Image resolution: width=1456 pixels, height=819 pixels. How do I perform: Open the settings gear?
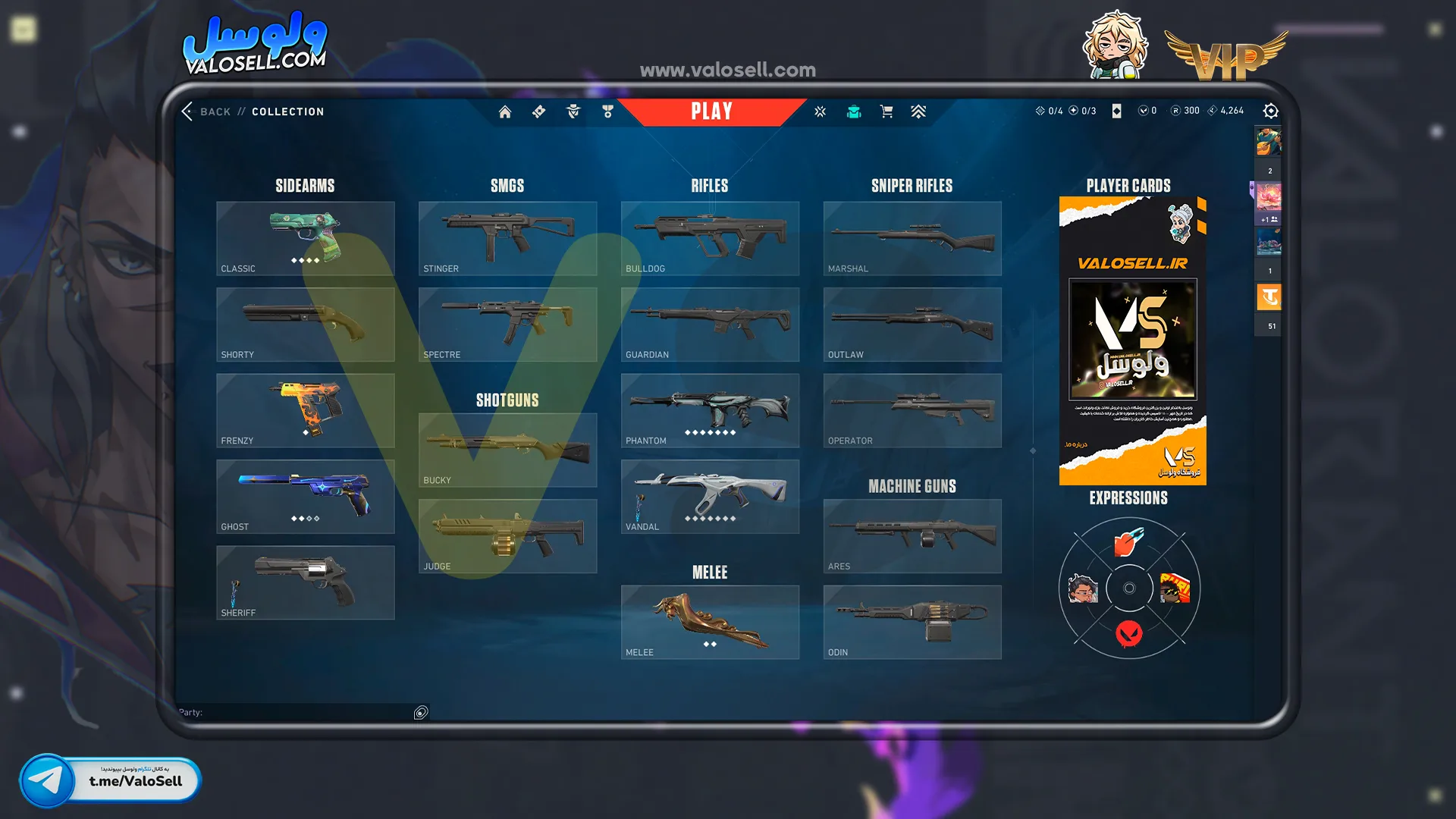coord(1271,111)
